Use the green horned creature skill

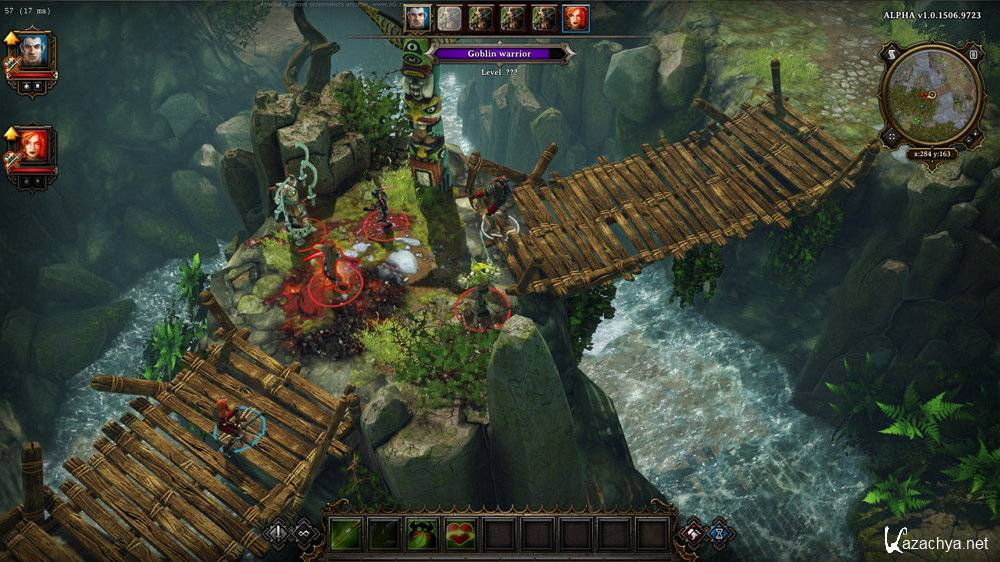point(422,535)
